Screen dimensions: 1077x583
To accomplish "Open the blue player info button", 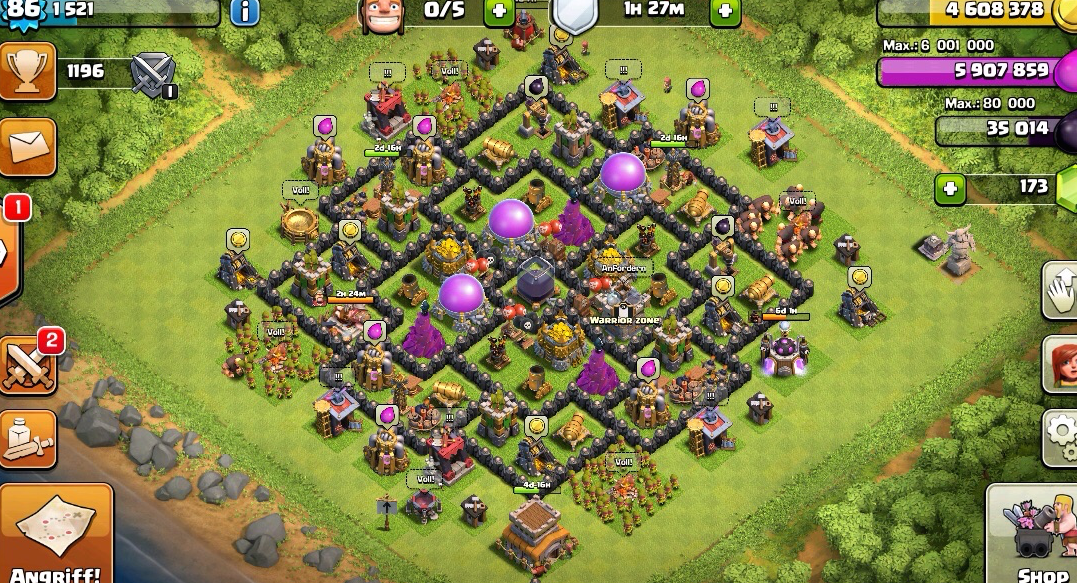I will pyautogui.click(x=245, y=12).
